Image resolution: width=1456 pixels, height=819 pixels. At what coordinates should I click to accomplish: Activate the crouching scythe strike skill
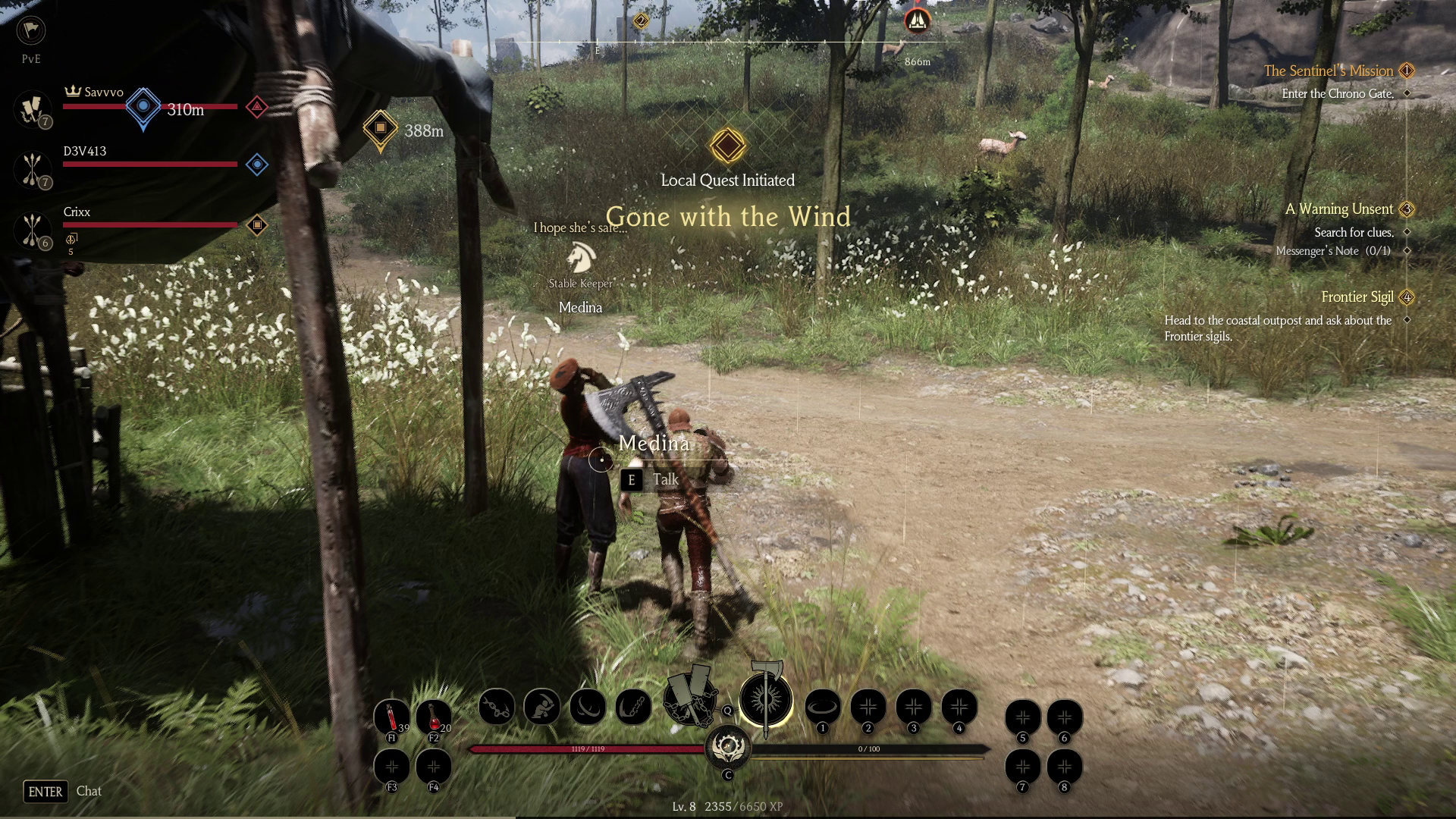[x=542, y=707]
